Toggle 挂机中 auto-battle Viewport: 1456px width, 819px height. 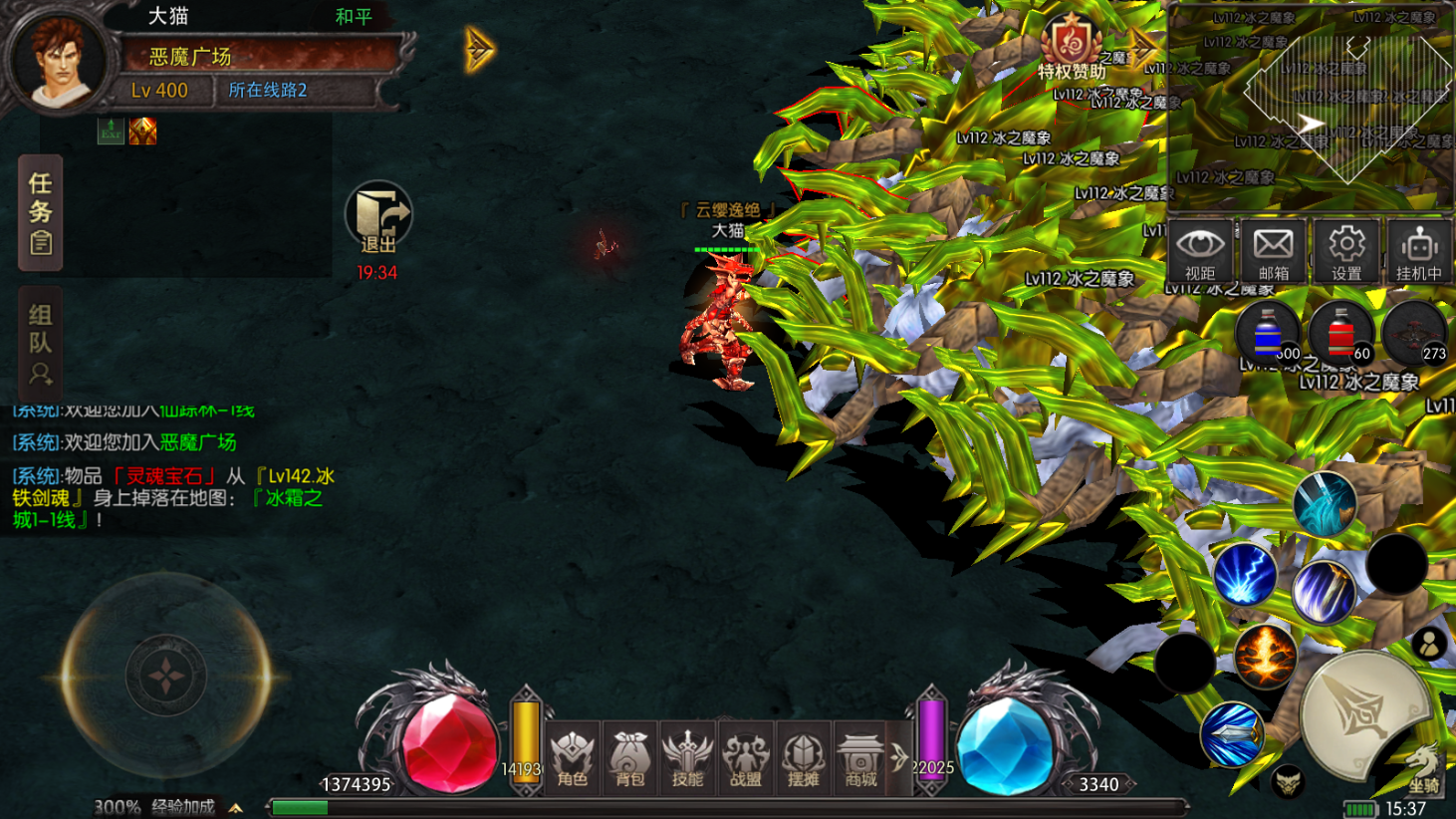pos(1419,250)
